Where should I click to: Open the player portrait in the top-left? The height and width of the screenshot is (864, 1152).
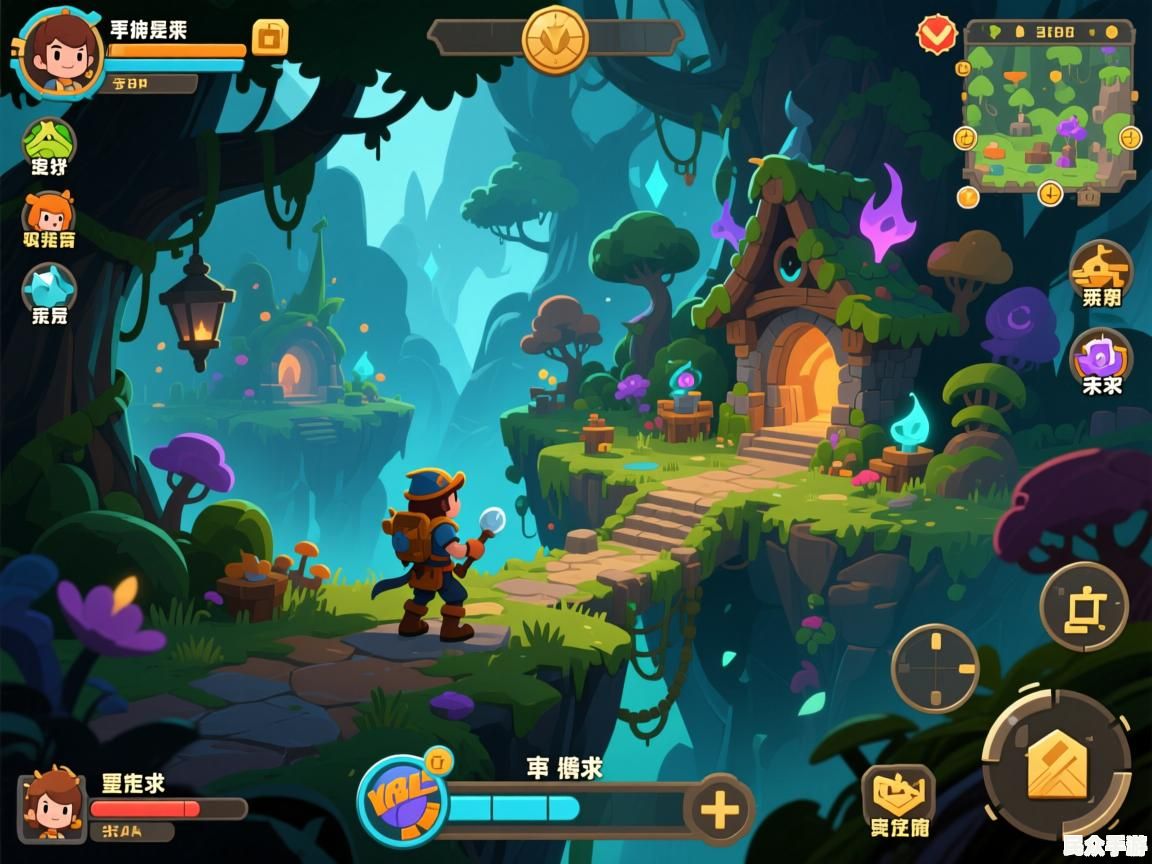tap(62, 52)
